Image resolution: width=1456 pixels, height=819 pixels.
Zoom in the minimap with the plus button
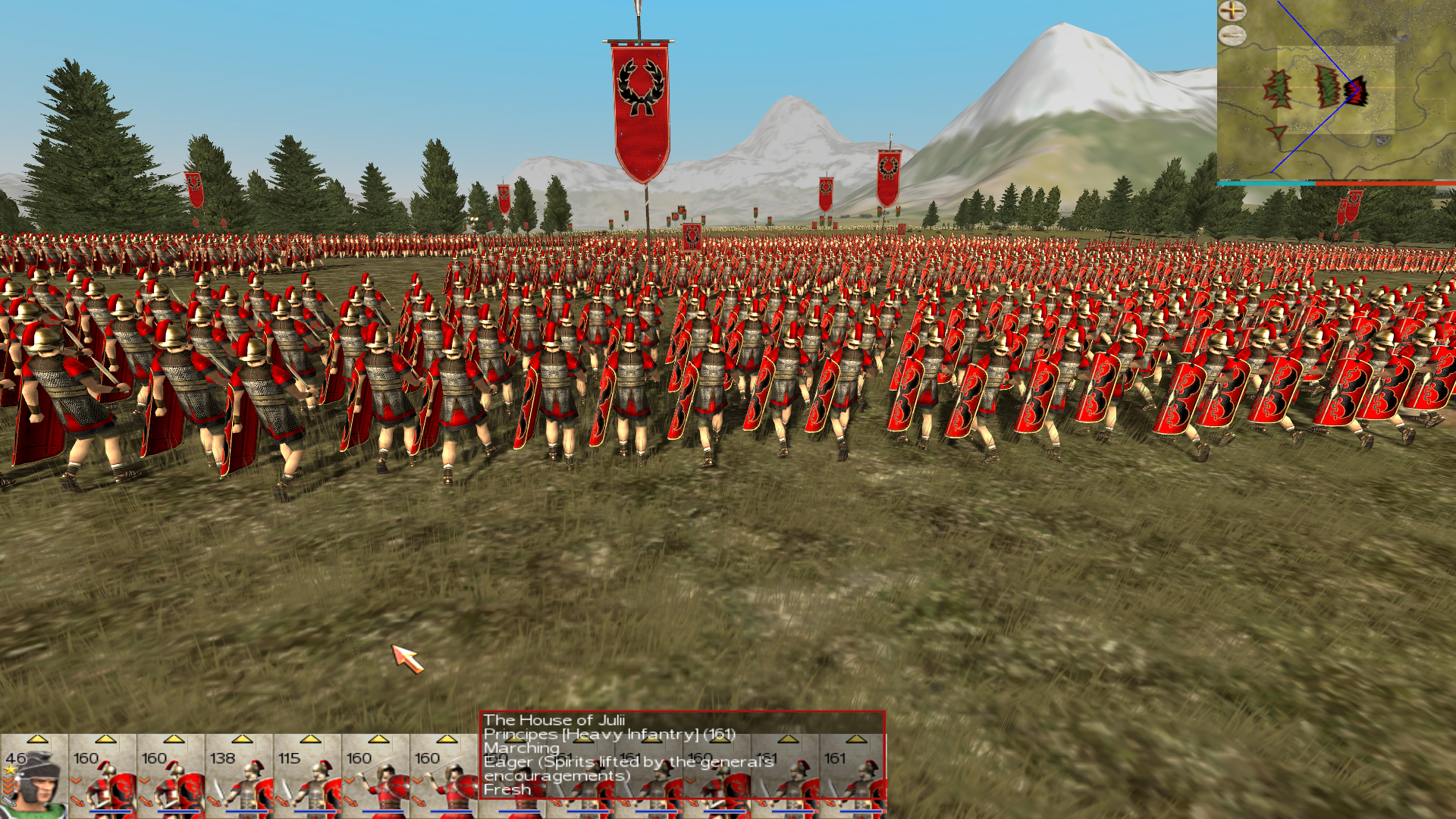[x=1232, y=11]
